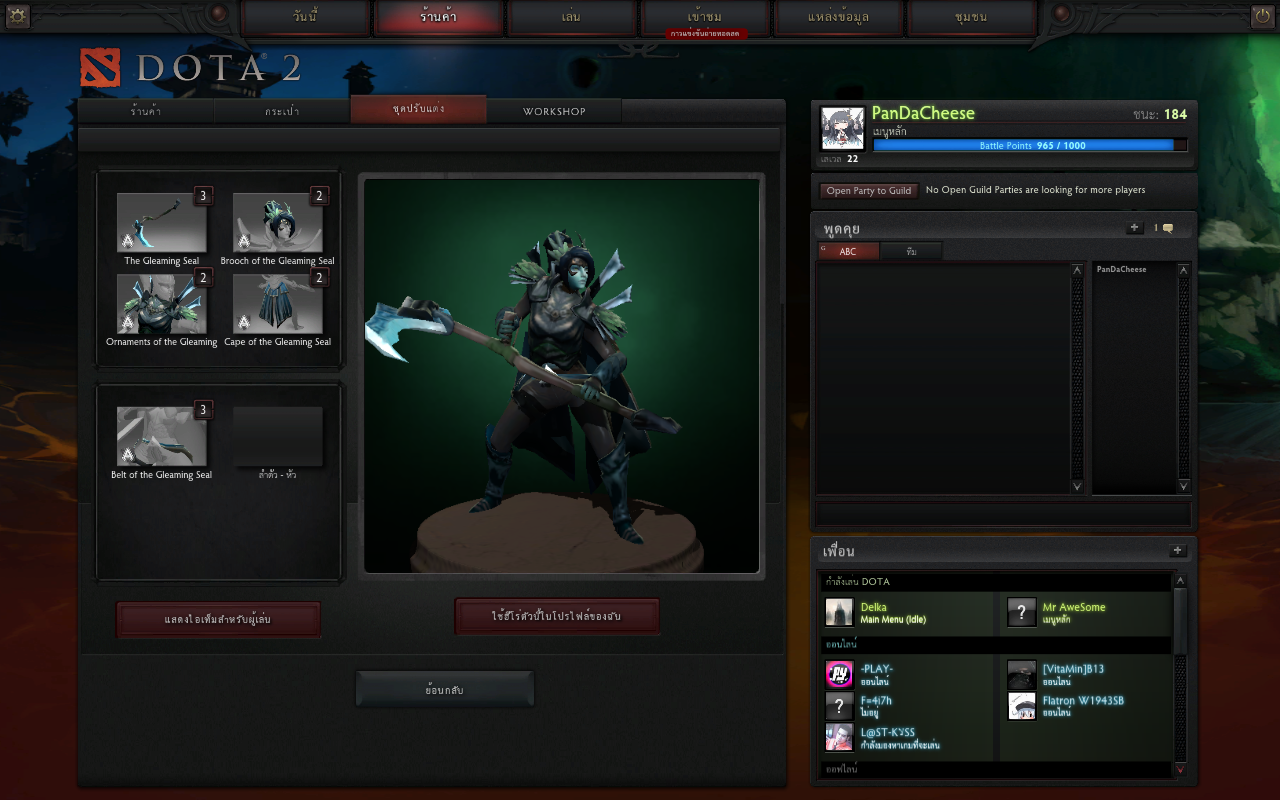Image resolution: width=1280 pixels, height=800 pixels.
Task: Click the red button beneath the hero preview
Action: [557, 616]
